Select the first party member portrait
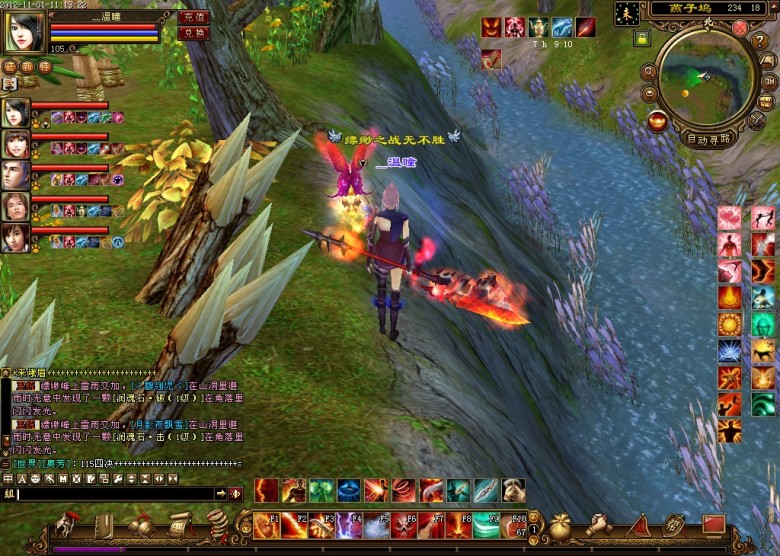Screen dimensions: 780x556 [16, 112]
